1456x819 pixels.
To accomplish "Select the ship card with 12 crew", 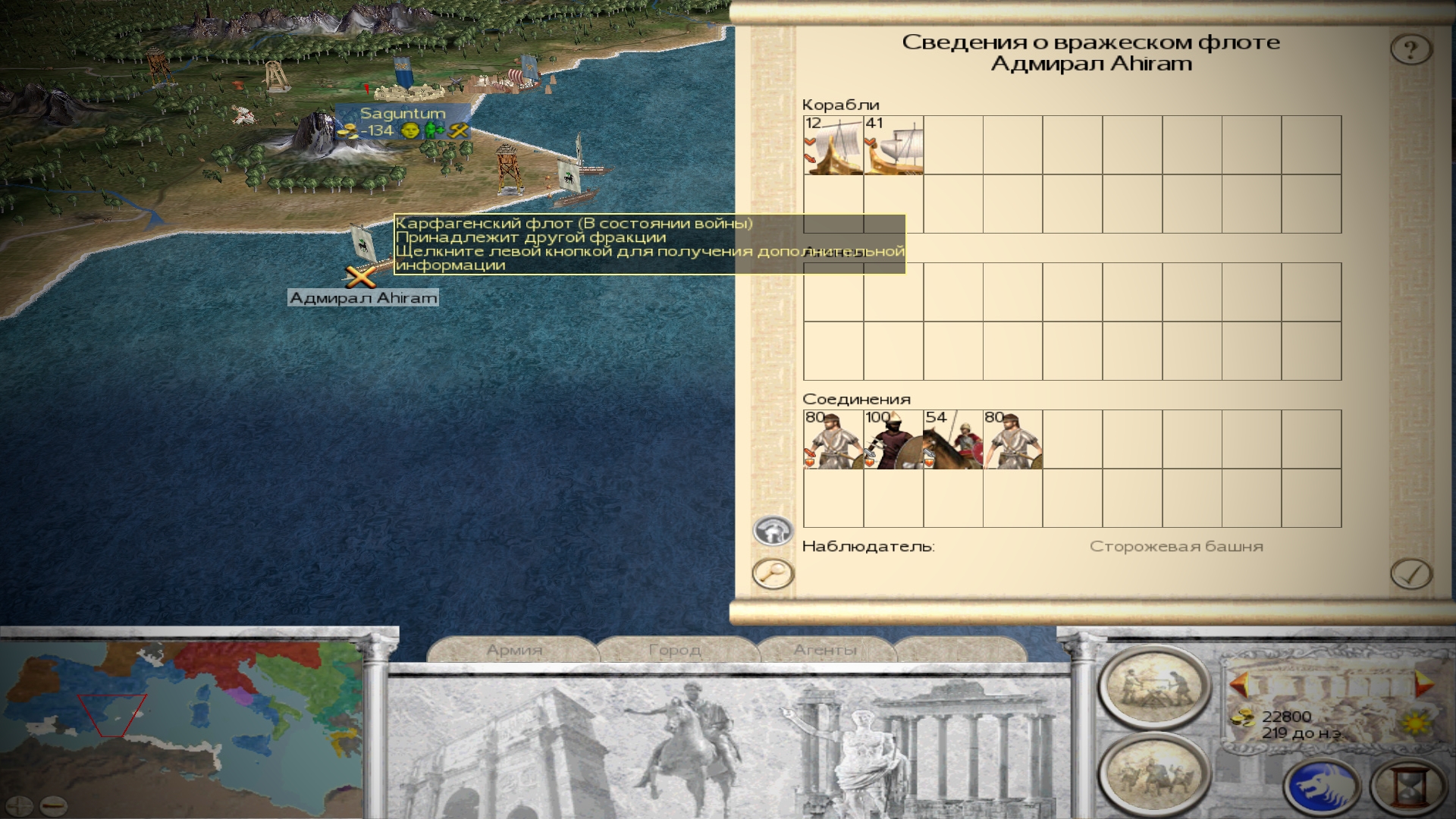I will 833,146.
